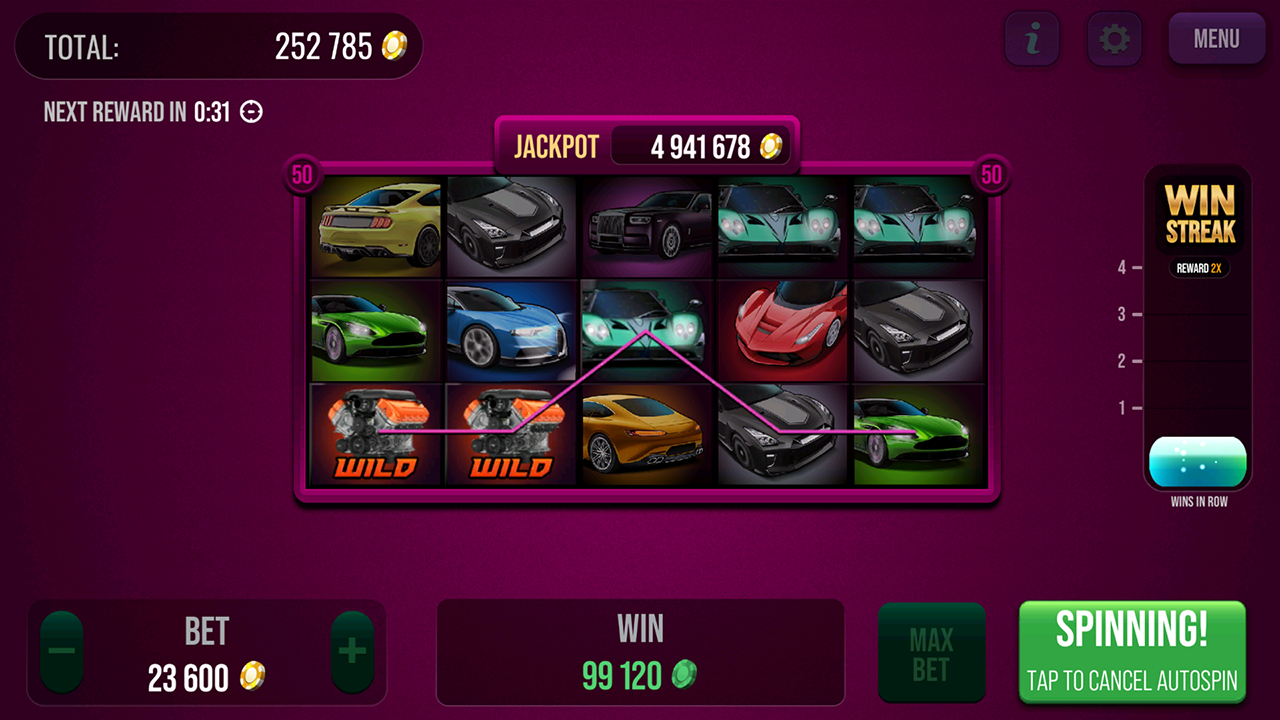This screenshot has width=1280, height=720.
Task: Open settings with the gear icon
Action: [1114, 40]
